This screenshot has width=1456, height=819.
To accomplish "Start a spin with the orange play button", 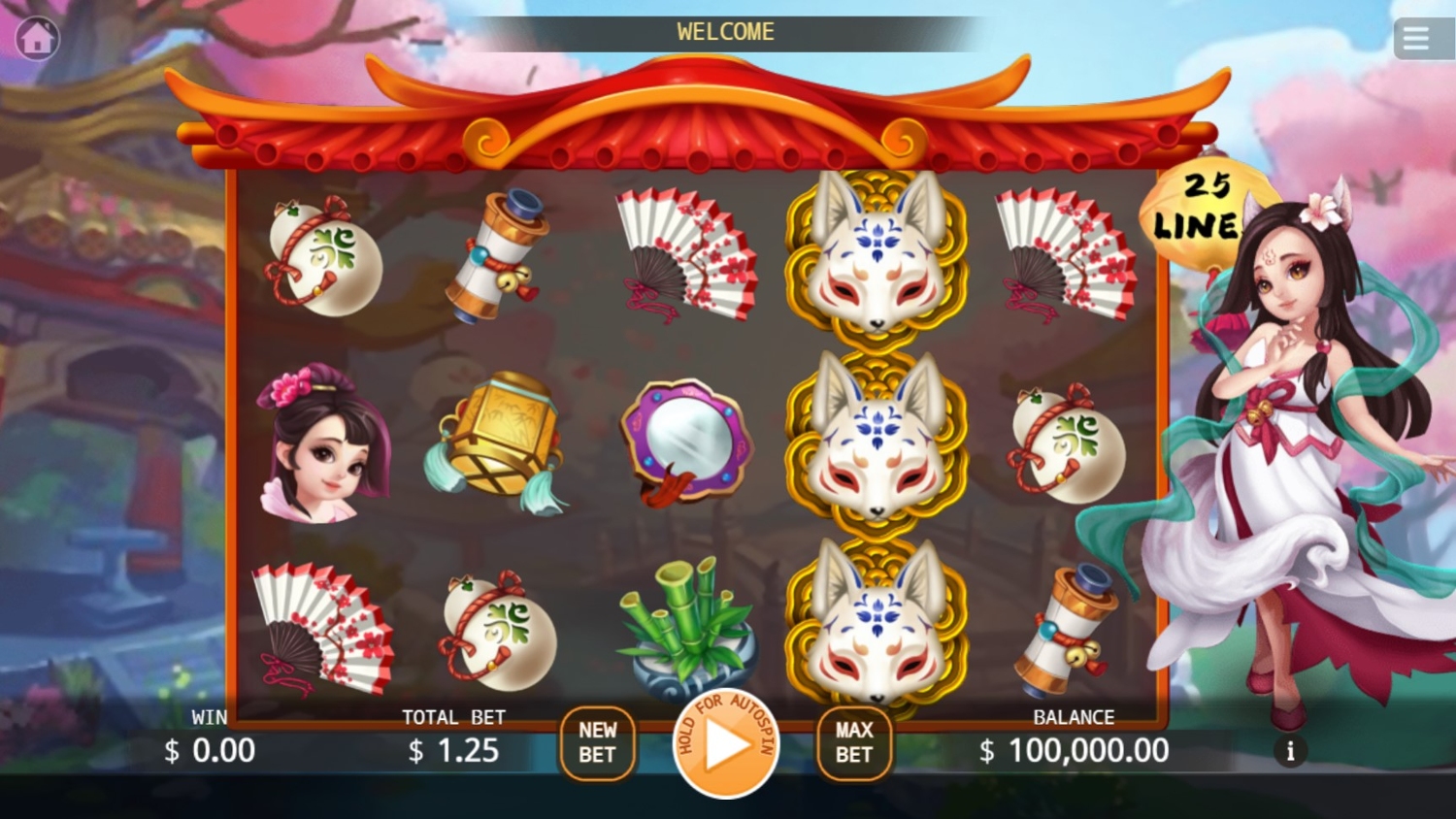I will 726,744.
